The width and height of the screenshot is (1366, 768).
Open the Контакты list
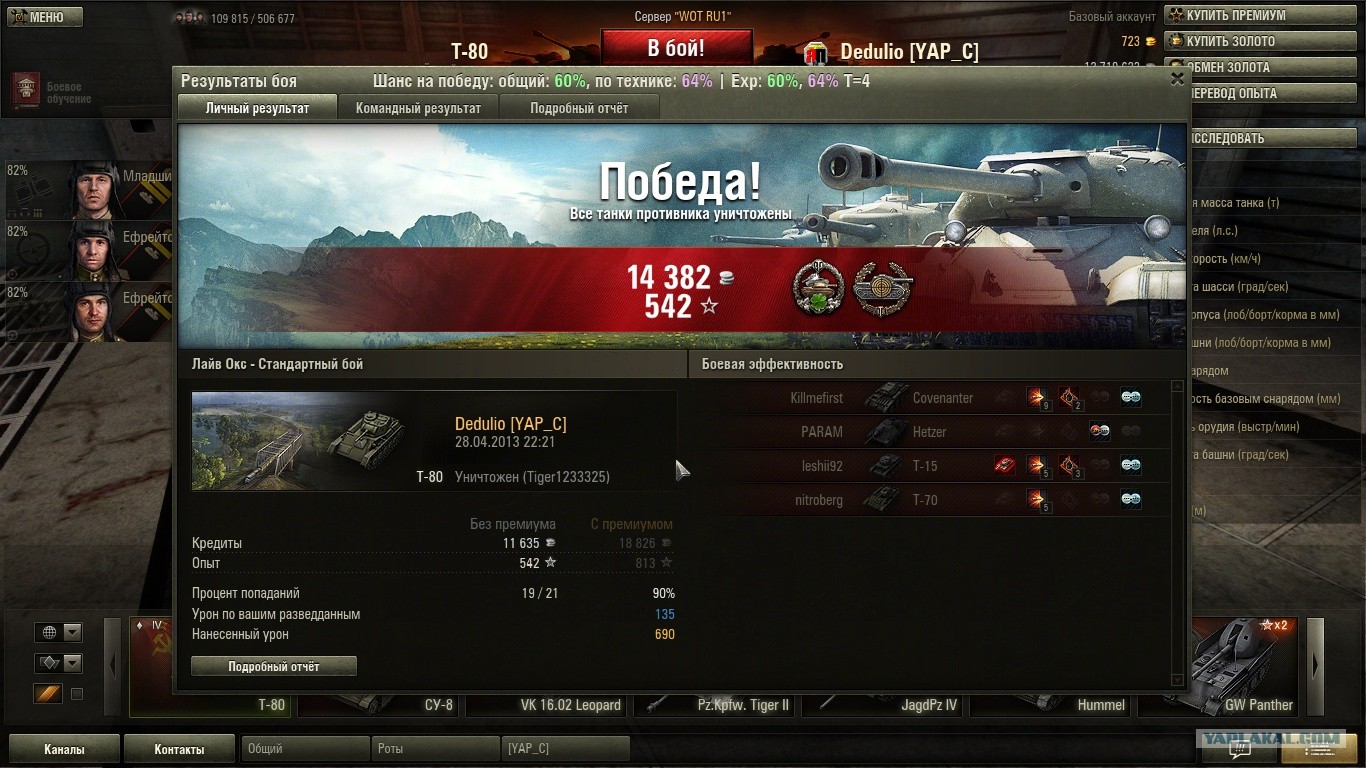pyautogui.click(x=179, y=749)
